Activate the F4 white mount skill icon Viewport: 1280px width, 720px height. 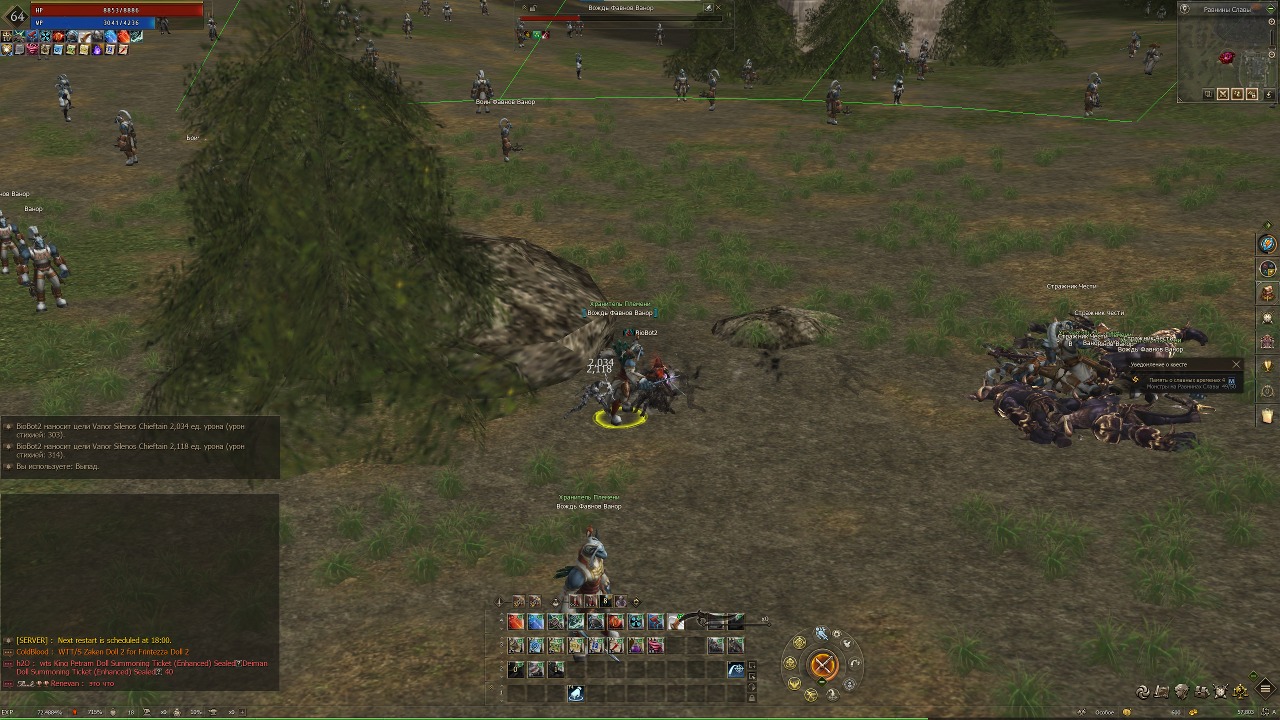pos(576,693)
